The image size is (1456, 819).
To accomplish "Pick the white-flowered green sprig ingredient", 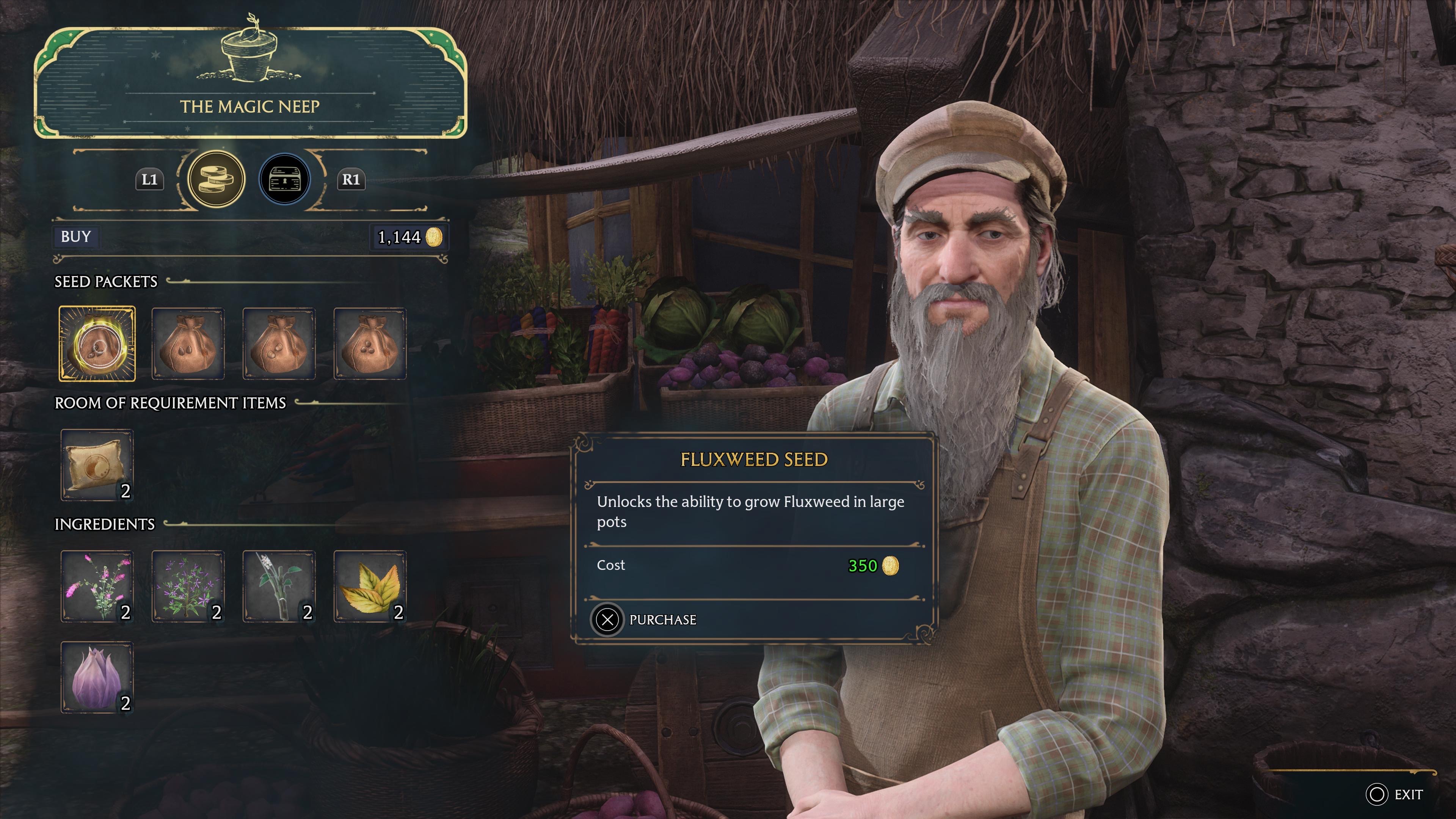I will (279, 586).
